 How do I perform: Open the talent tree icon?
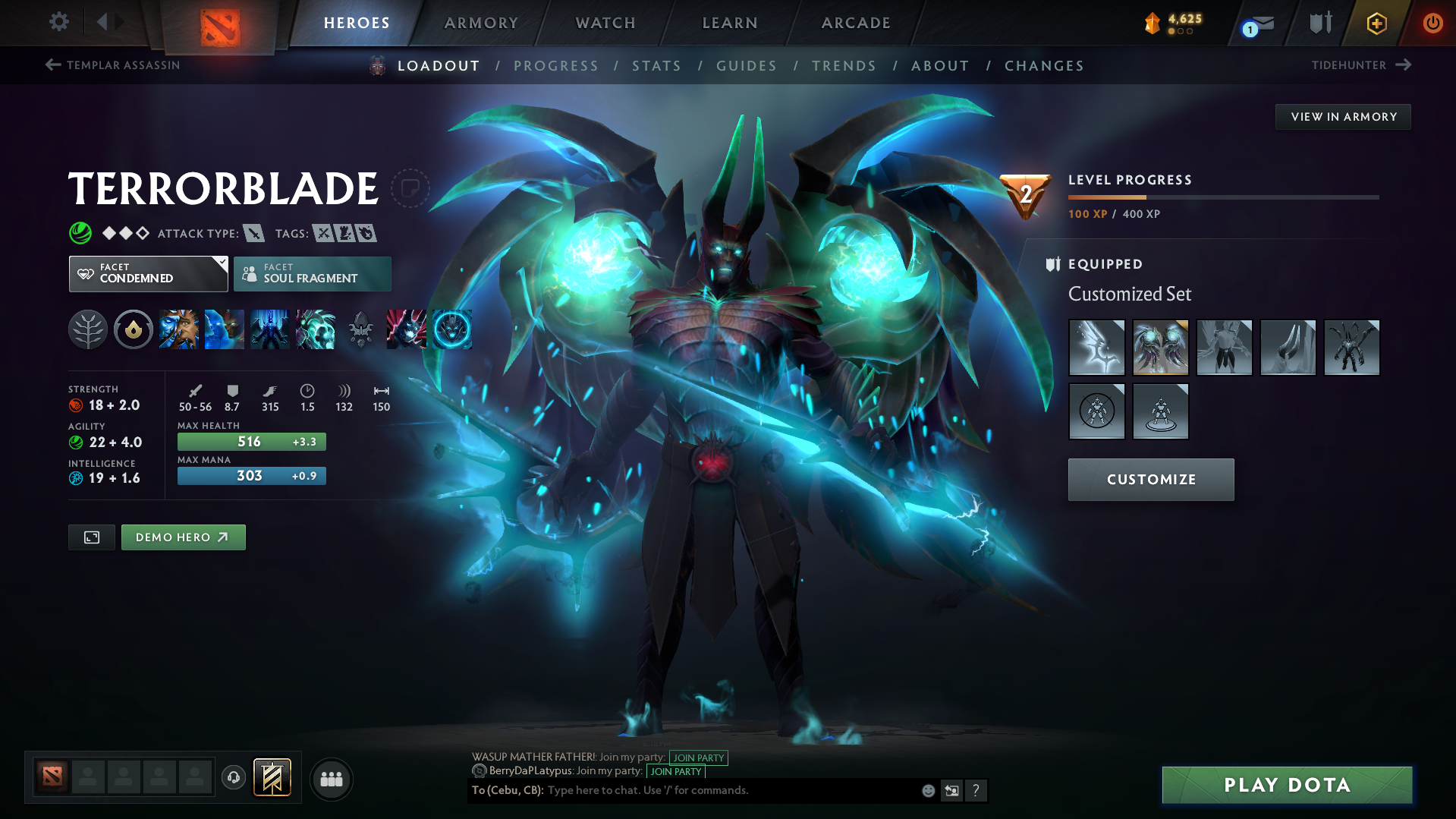88,329
